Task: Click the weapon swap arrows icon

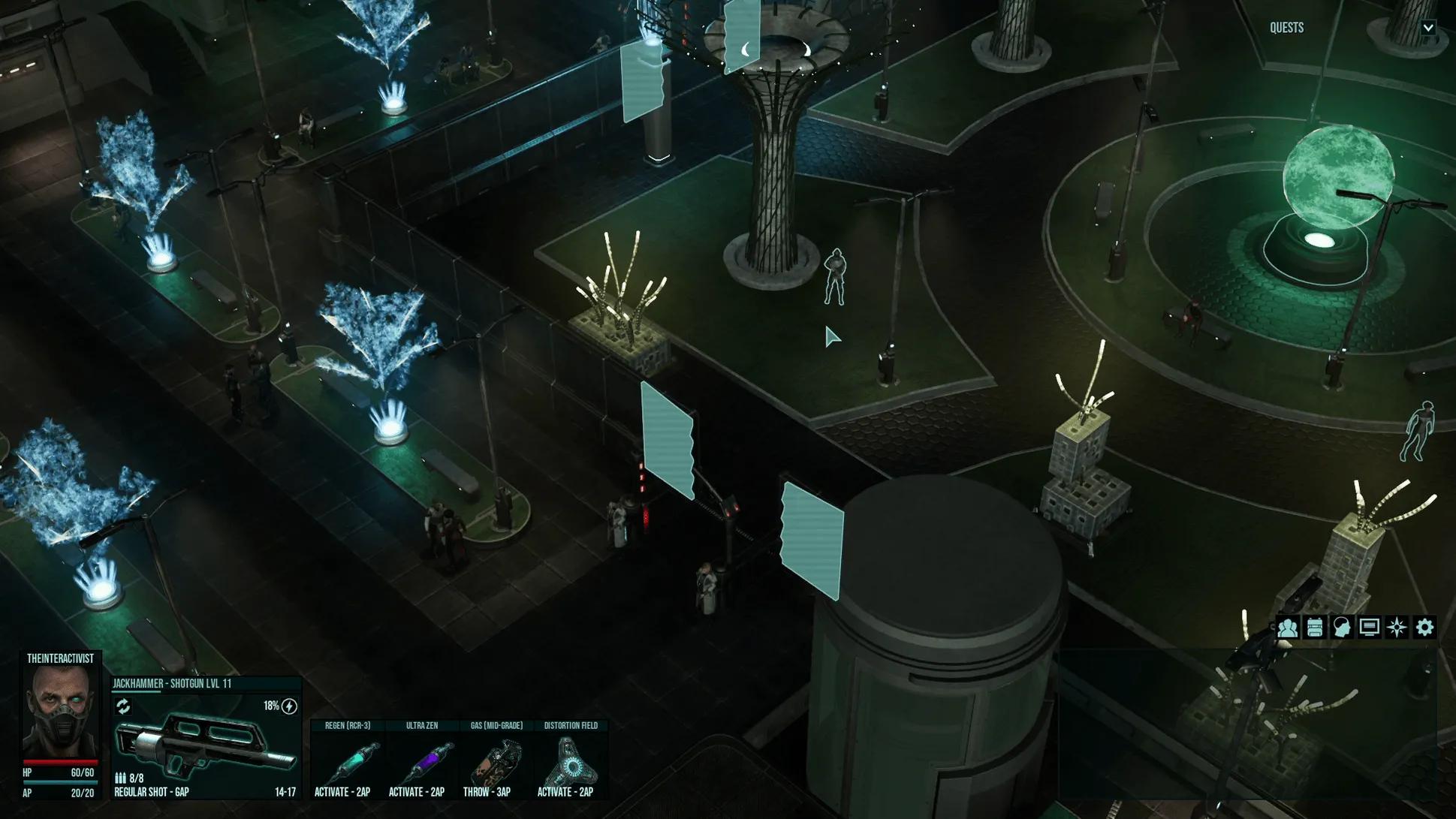Action: click(123, 706)
